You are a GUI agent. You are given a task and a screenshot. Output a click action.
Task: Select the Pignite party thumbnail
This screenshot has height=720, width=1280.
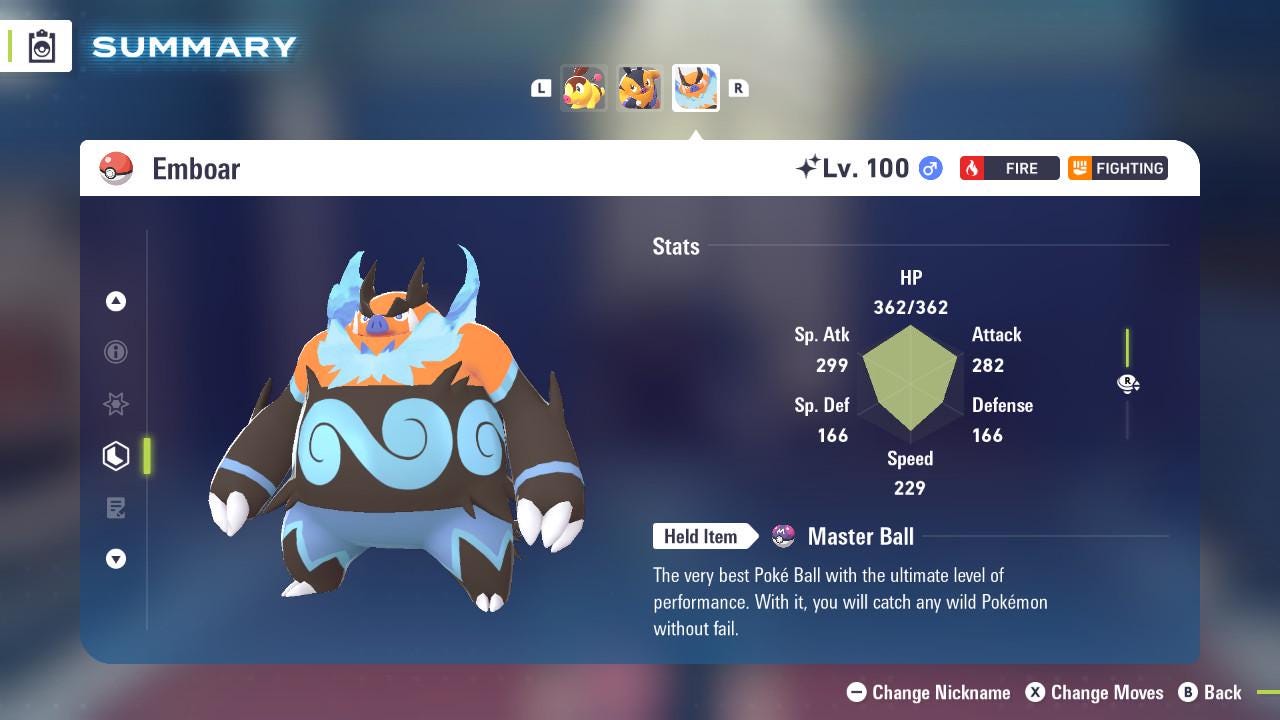point(640,88)
